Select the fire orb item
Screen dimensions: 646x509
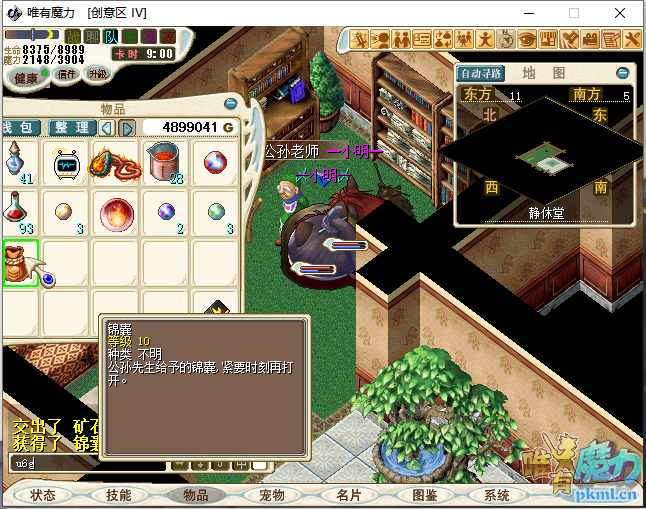click(114, 212)
